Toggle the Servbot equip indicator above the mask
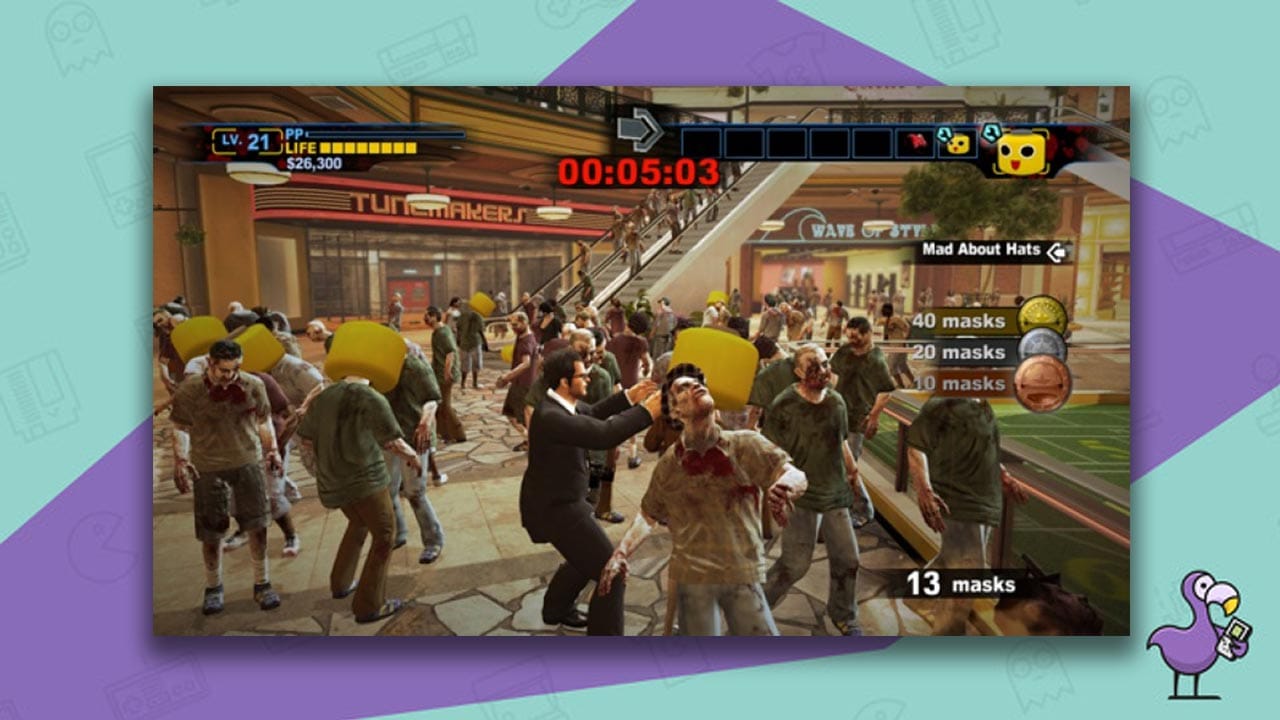 click(x=992, y=131)
